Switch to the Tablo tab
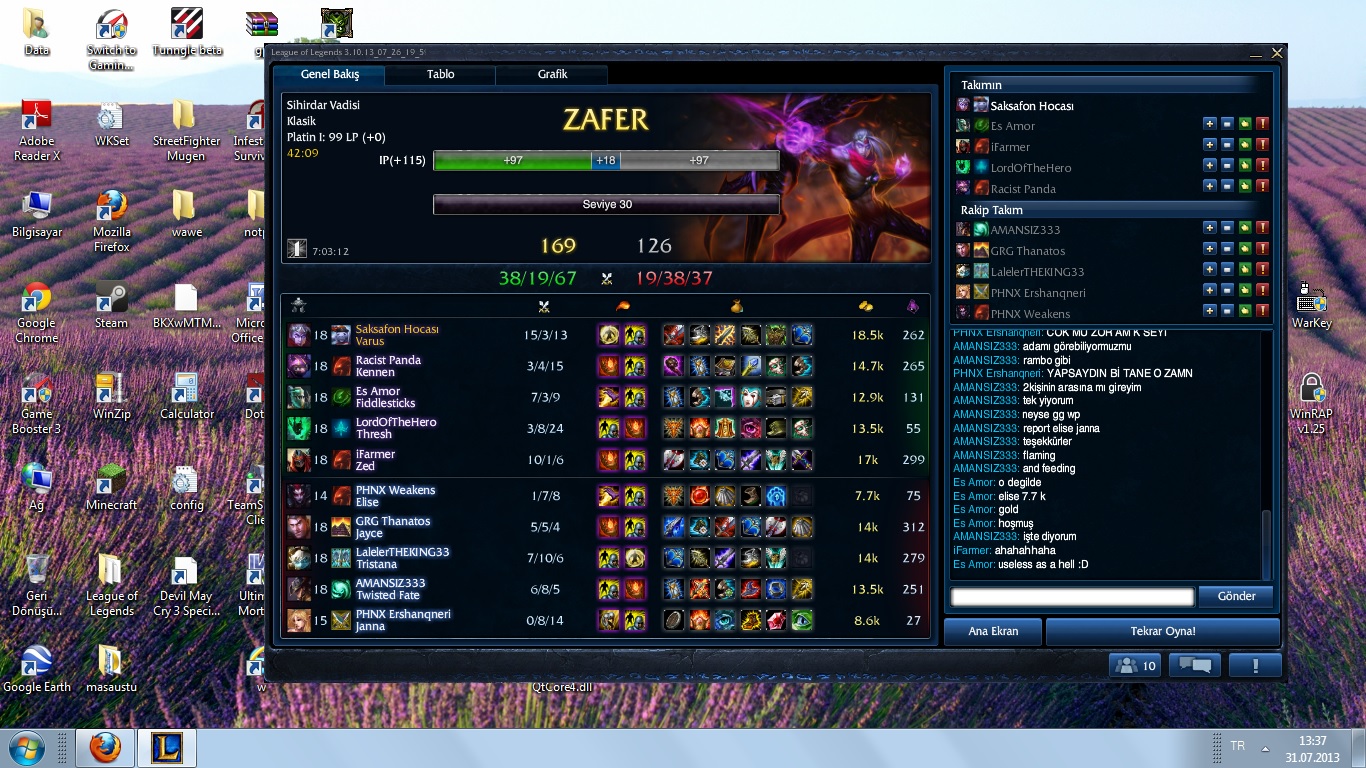The height and width of the screenshot is (768, 1366). point(440,75)
